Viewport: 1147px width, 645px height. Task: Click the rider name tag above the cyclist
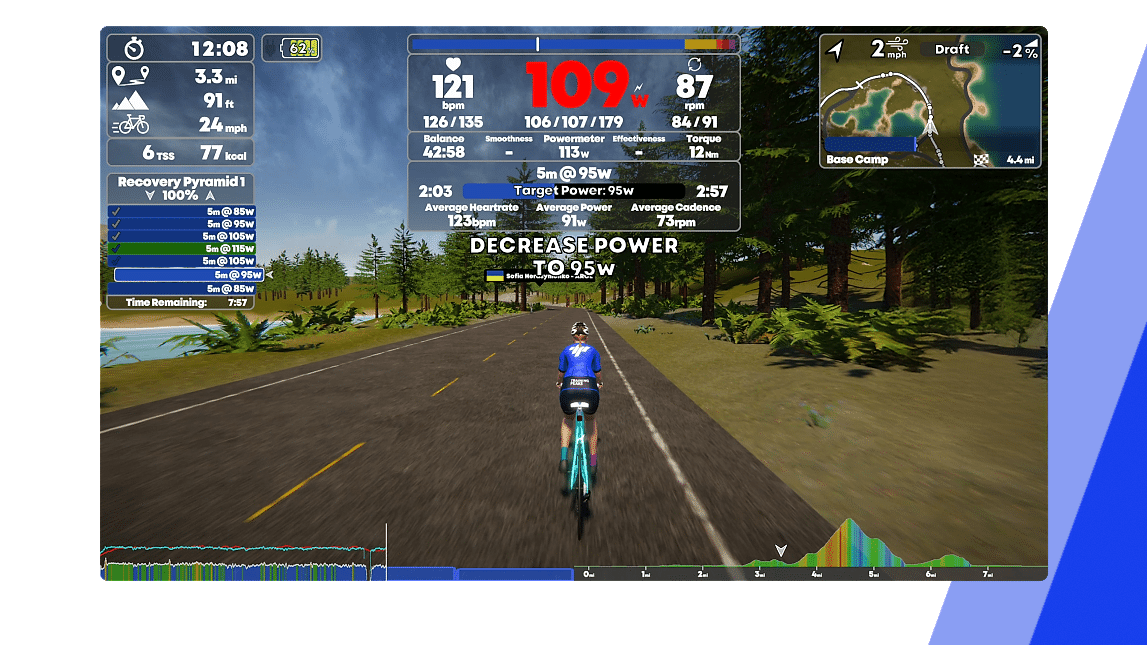[x=538, y=275]
